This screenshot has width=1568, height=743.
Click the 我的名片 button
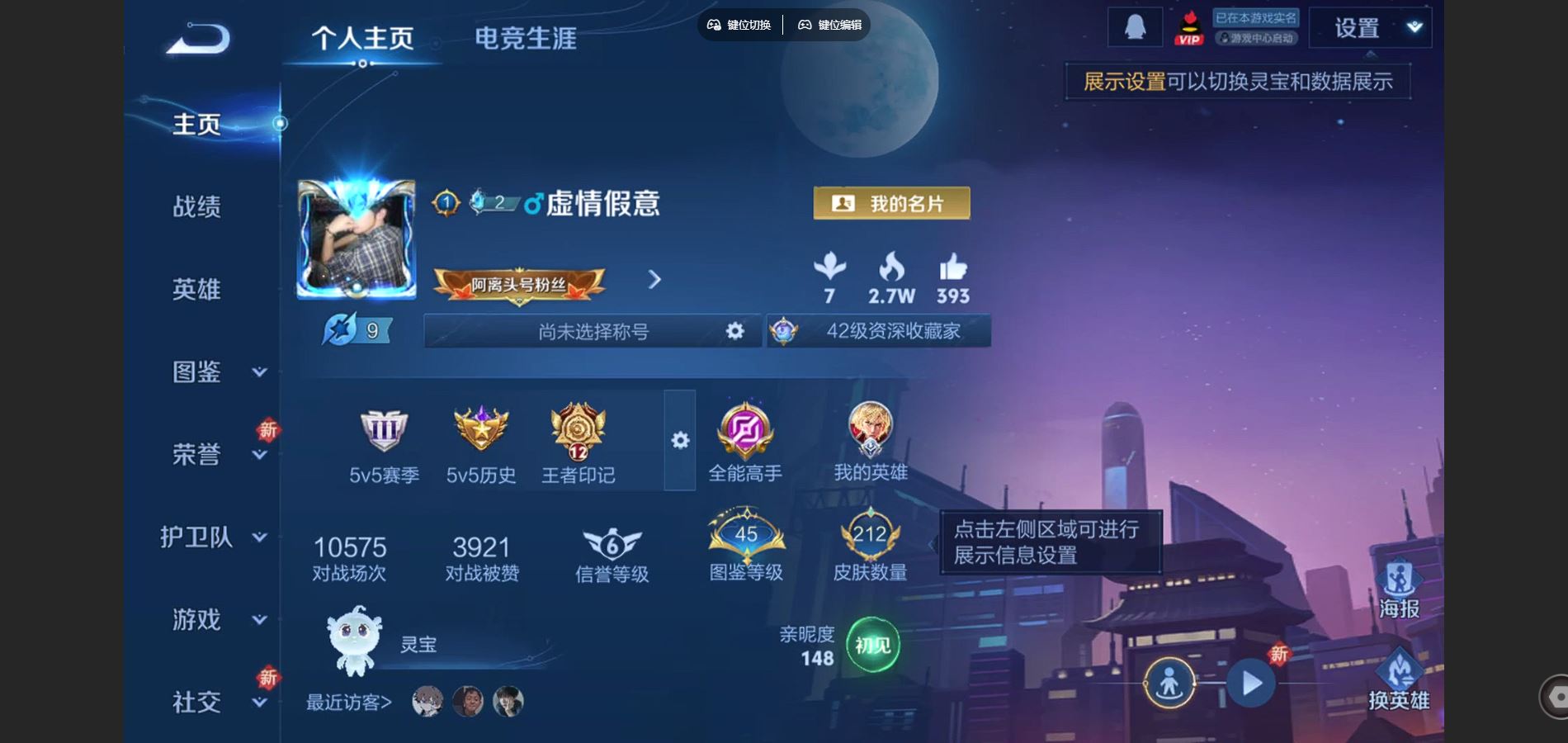891,202
